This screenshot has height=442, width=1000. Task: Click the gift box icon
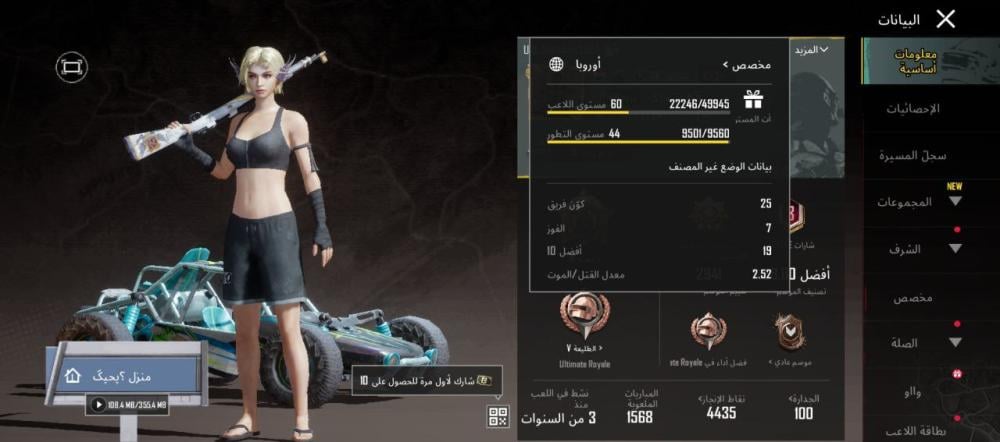(753, 98)
